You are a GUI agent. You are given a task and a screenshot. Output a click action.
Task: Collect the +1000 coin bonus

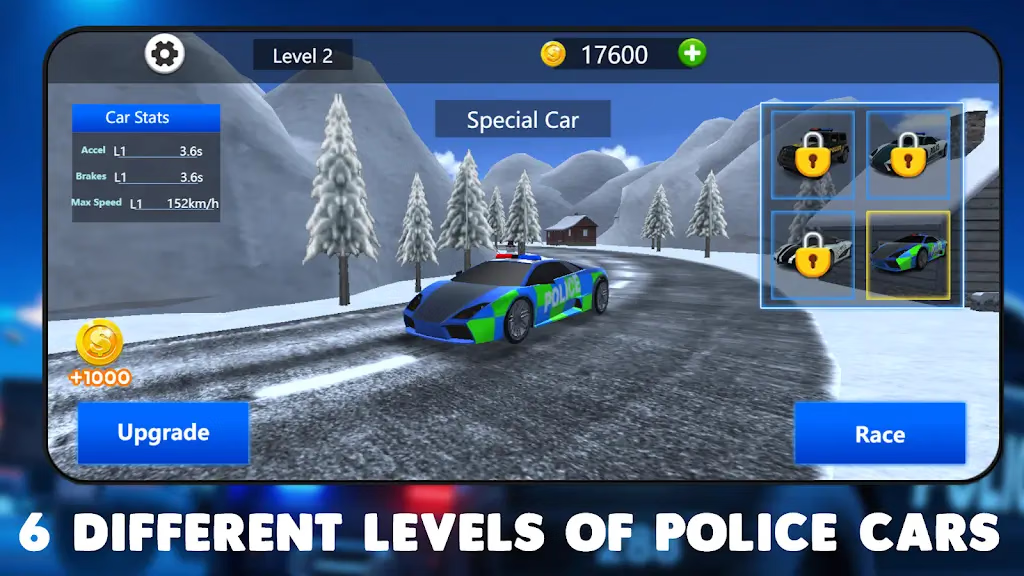point(99,353)
